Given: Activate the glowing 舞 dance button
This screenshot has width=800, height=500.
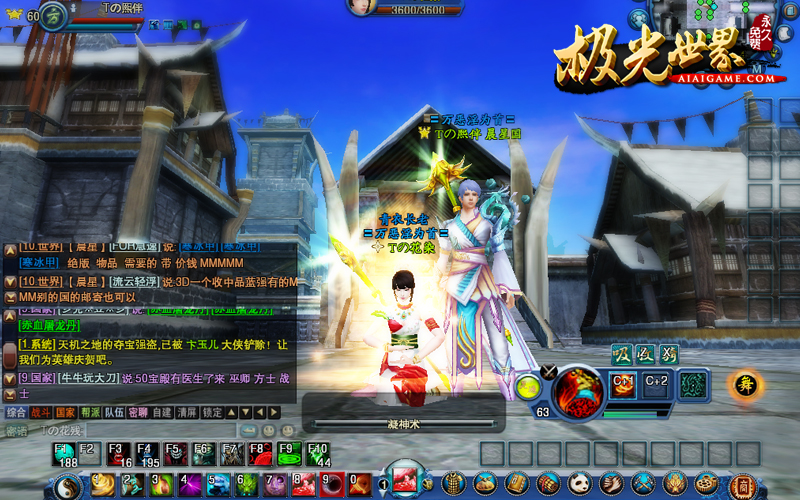Looking at the screenshot, I should click(x=743, y=385).
